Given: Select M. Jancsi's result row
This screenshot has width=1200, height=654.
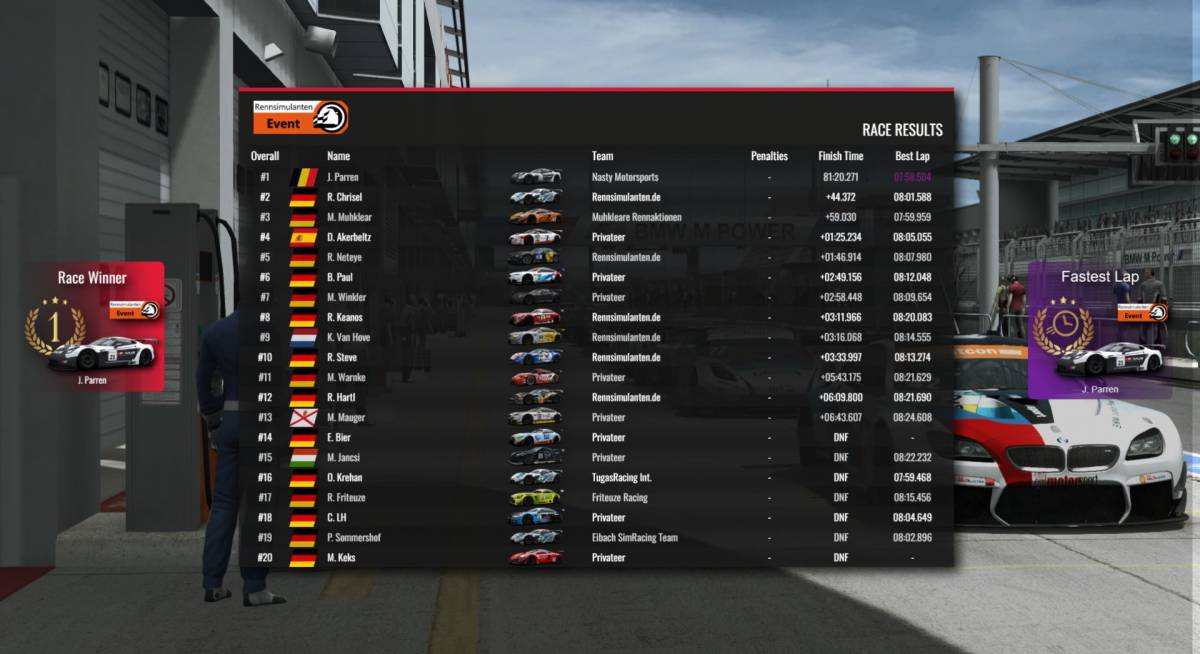Looking at the screenshot, I should [595, 457].
